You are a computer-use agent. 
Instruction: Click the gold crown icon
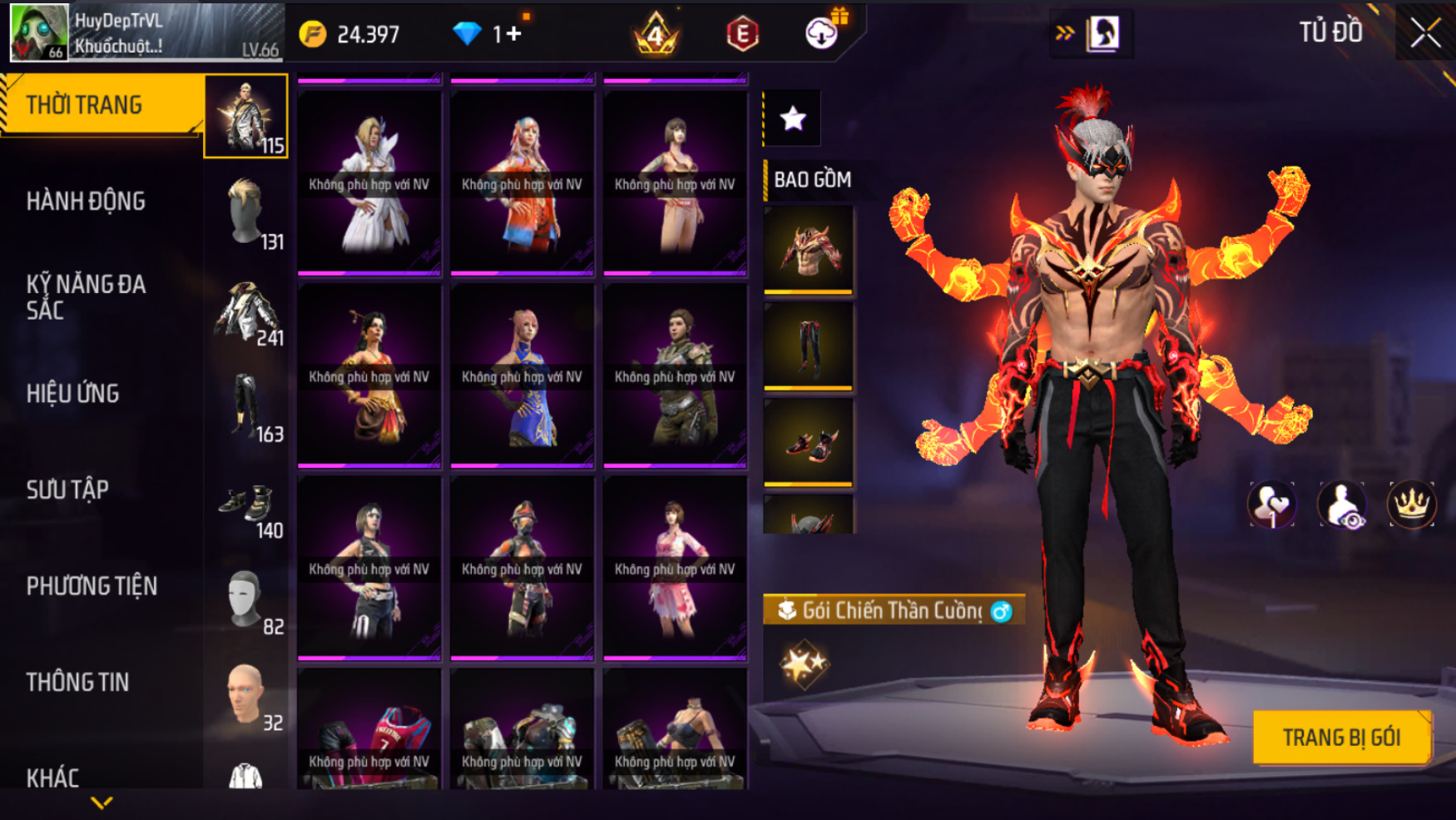(x=1411, y=504)
